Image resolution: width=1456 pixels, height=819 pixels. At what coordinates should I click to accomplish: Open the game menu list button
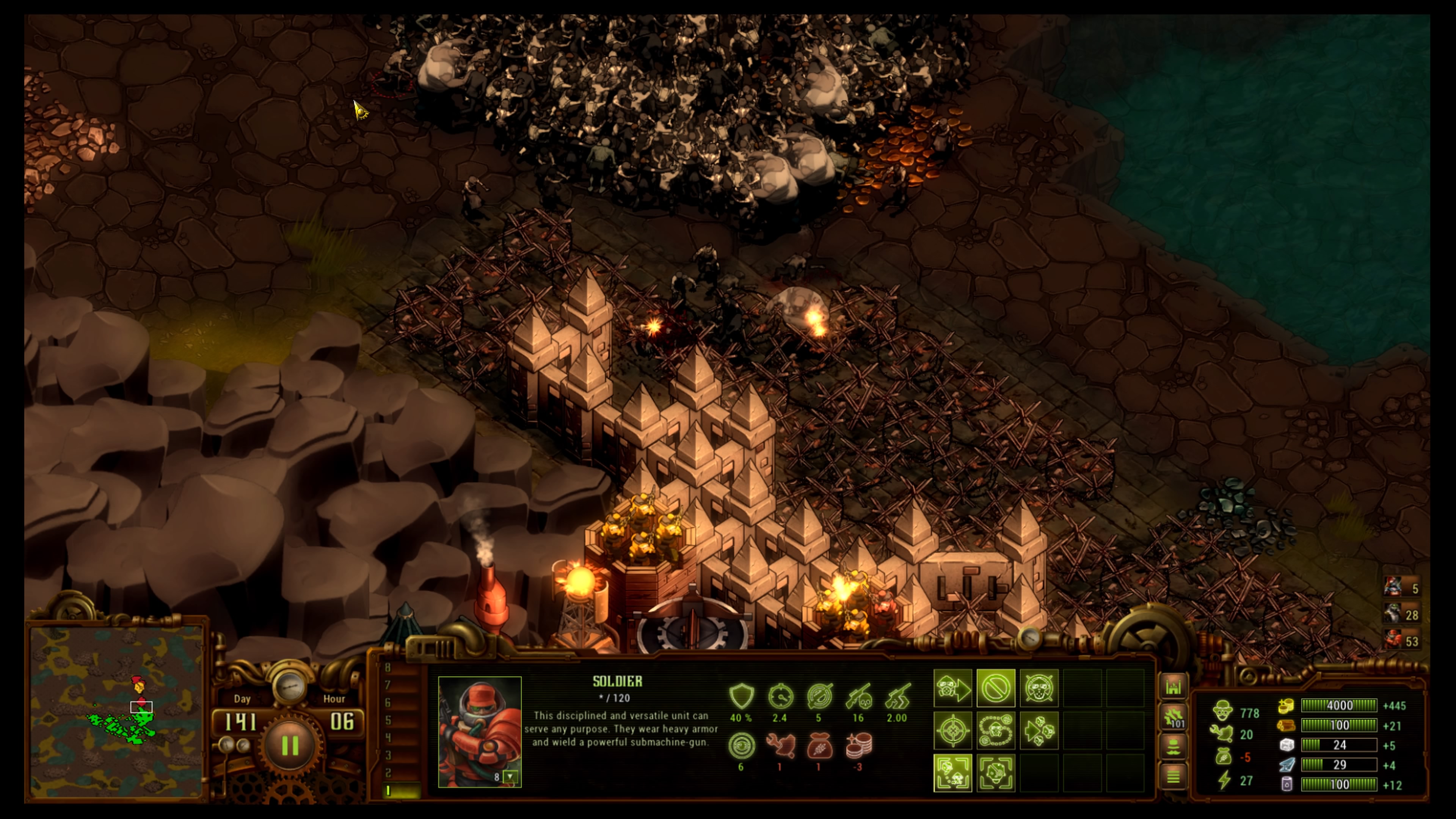coord(1174,777)
